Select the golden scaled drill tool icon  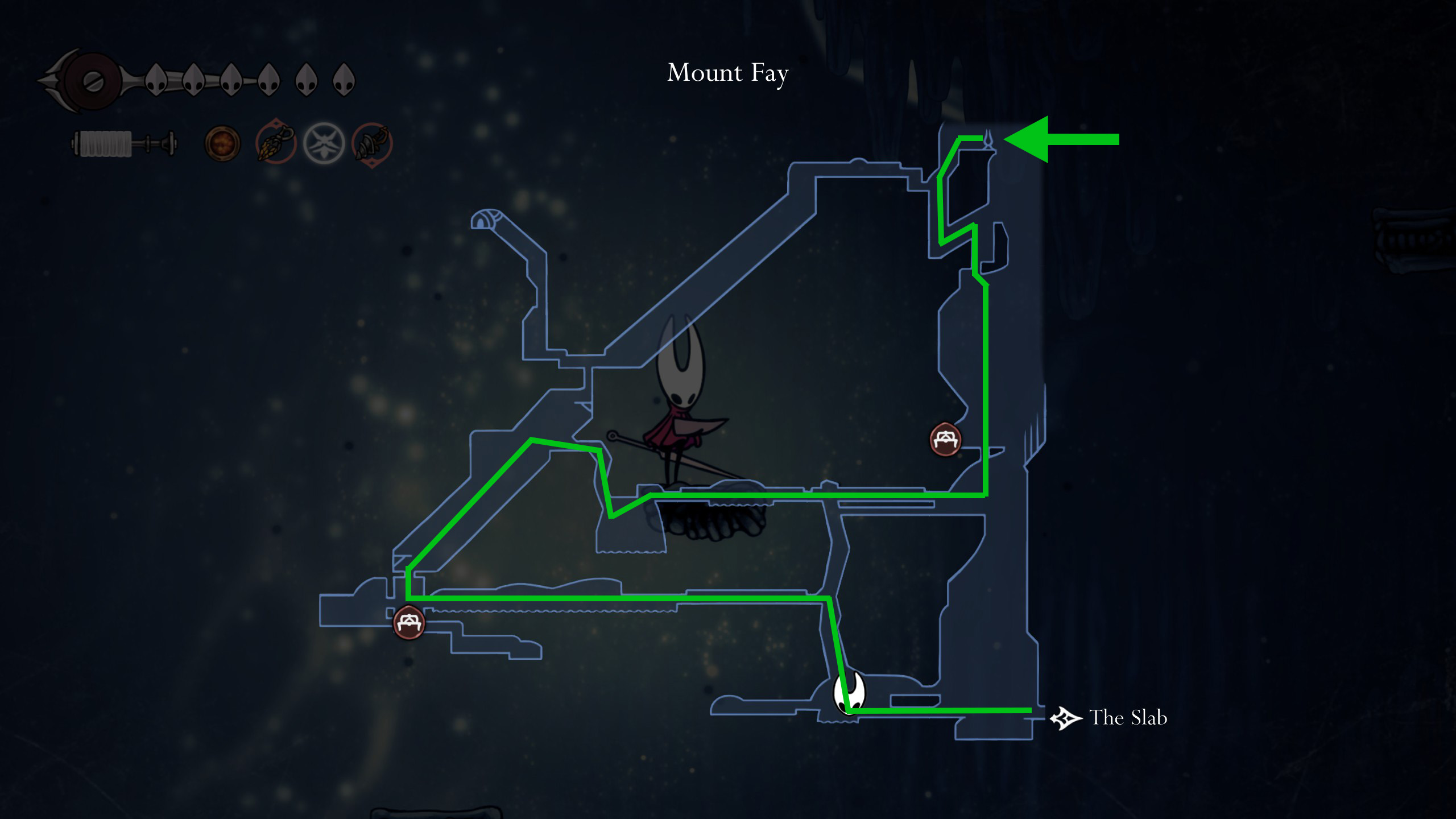click(276, 142)
